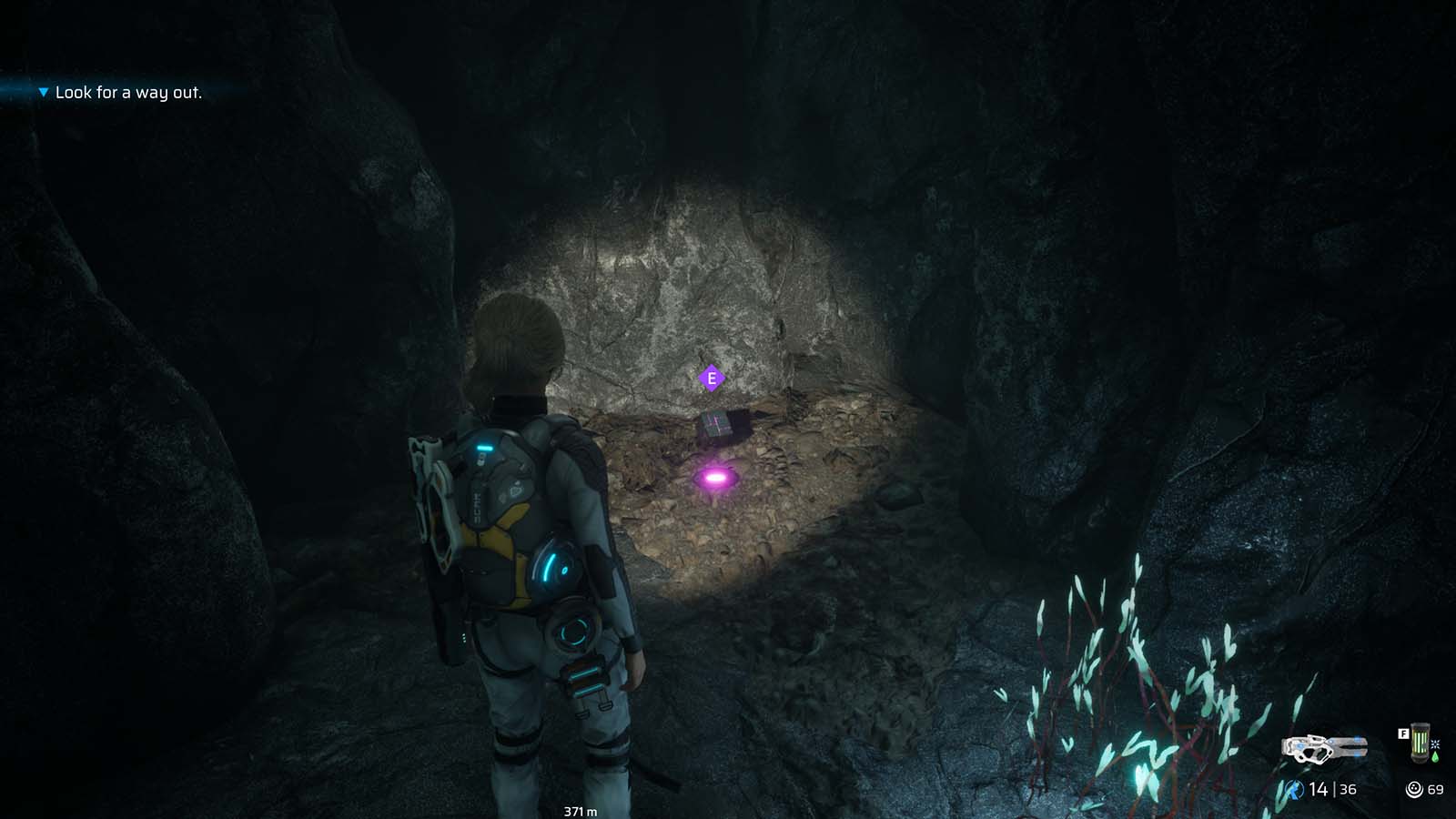Click the obolite count showing 69

[1436, 788]
